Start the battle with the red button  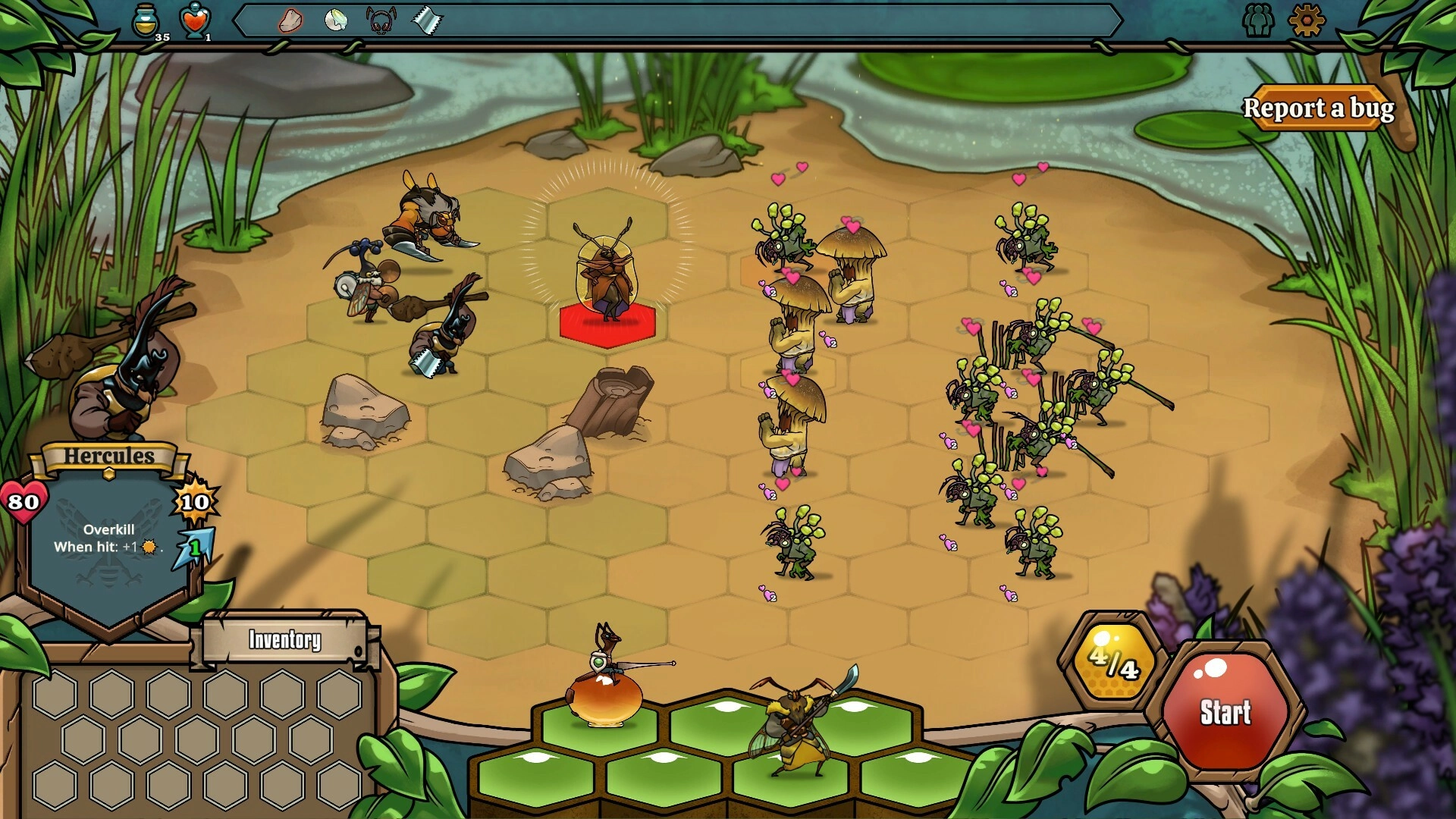click(x=1225, y=711)
